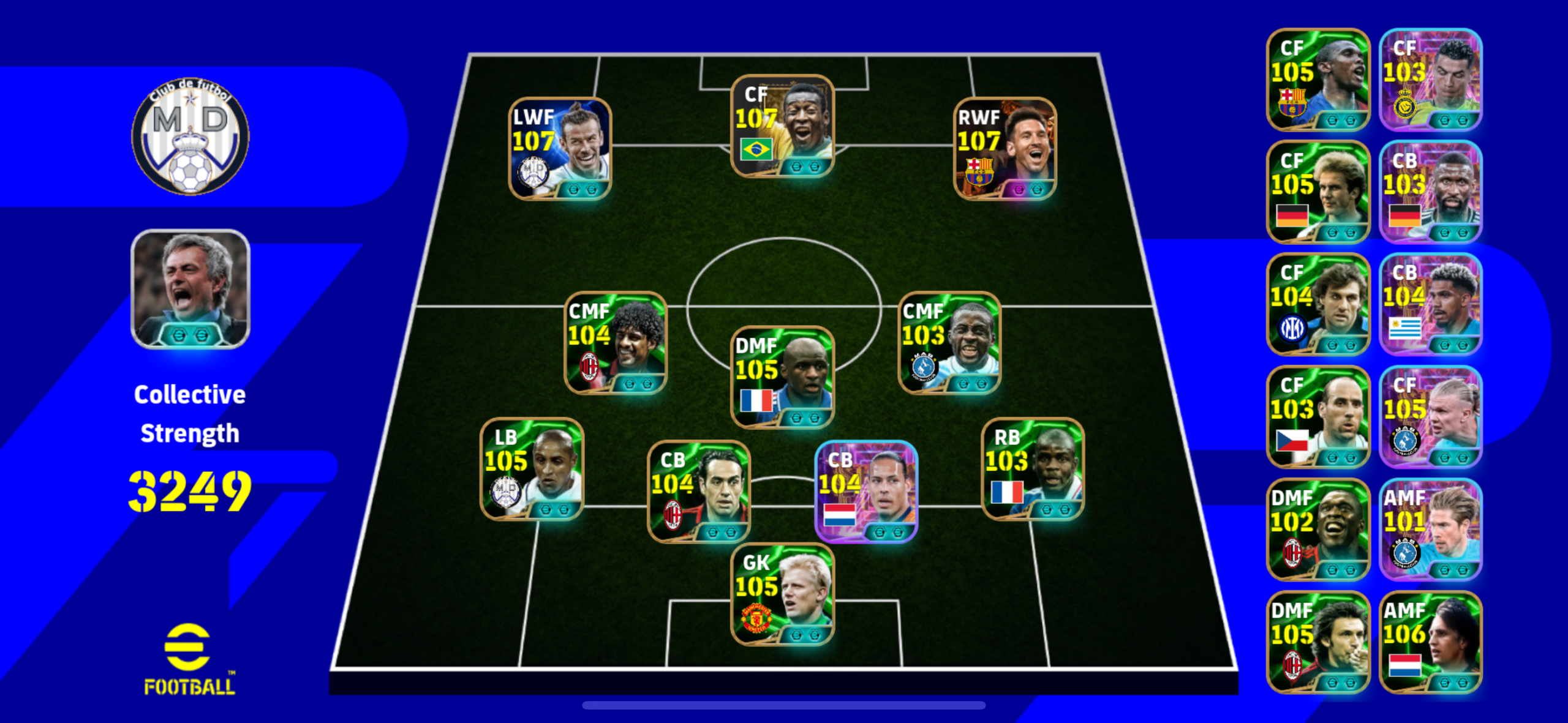Open the CMF 104 player card
The image size is (1568, 723).
click(615, 343)
